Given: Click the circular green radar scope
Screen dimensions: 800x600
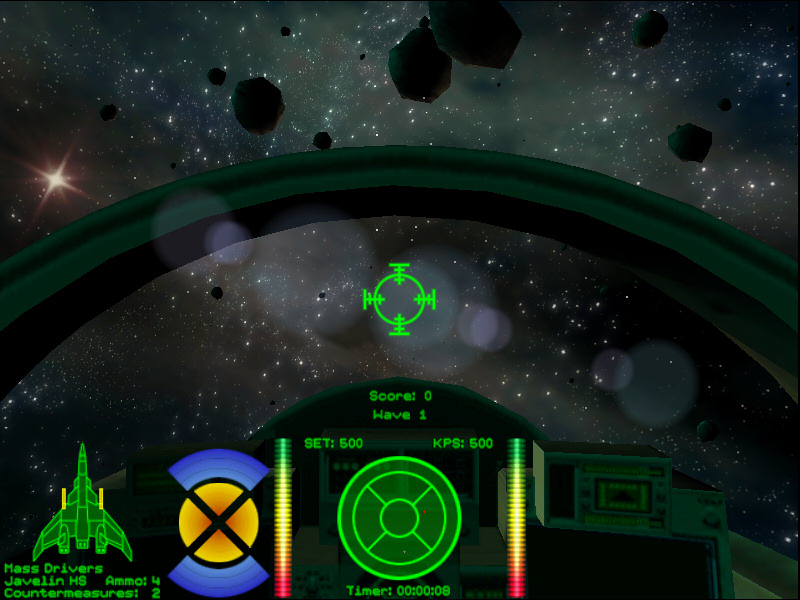Looking at the screenshot, I should pyautogui.click(x=398, y=517).
